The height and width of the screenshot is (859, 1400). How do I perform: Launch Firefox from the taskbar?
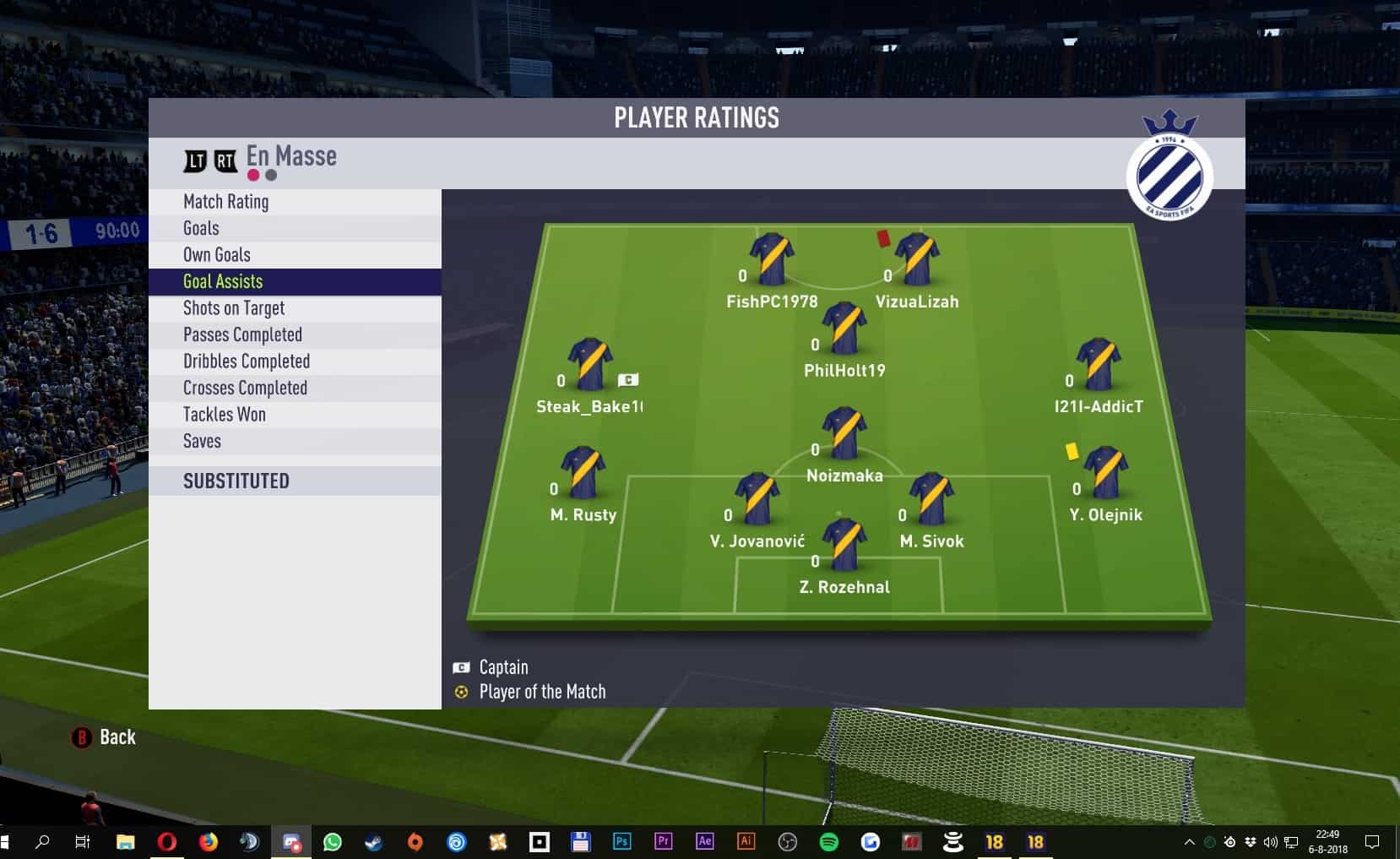(x=208, y=842)
